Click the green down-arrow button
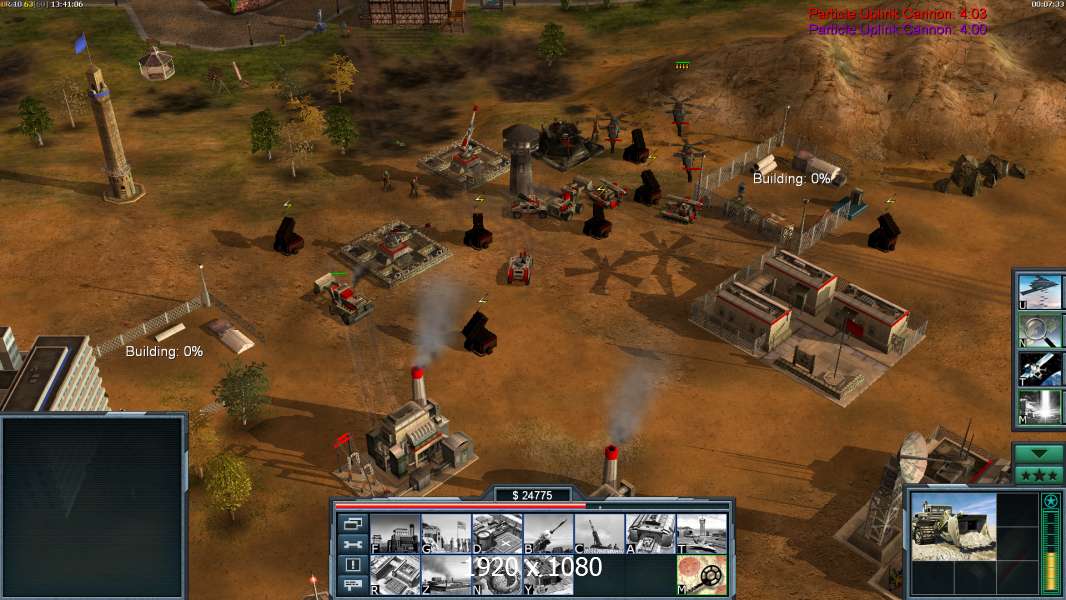 click(x=1039, y=454)
